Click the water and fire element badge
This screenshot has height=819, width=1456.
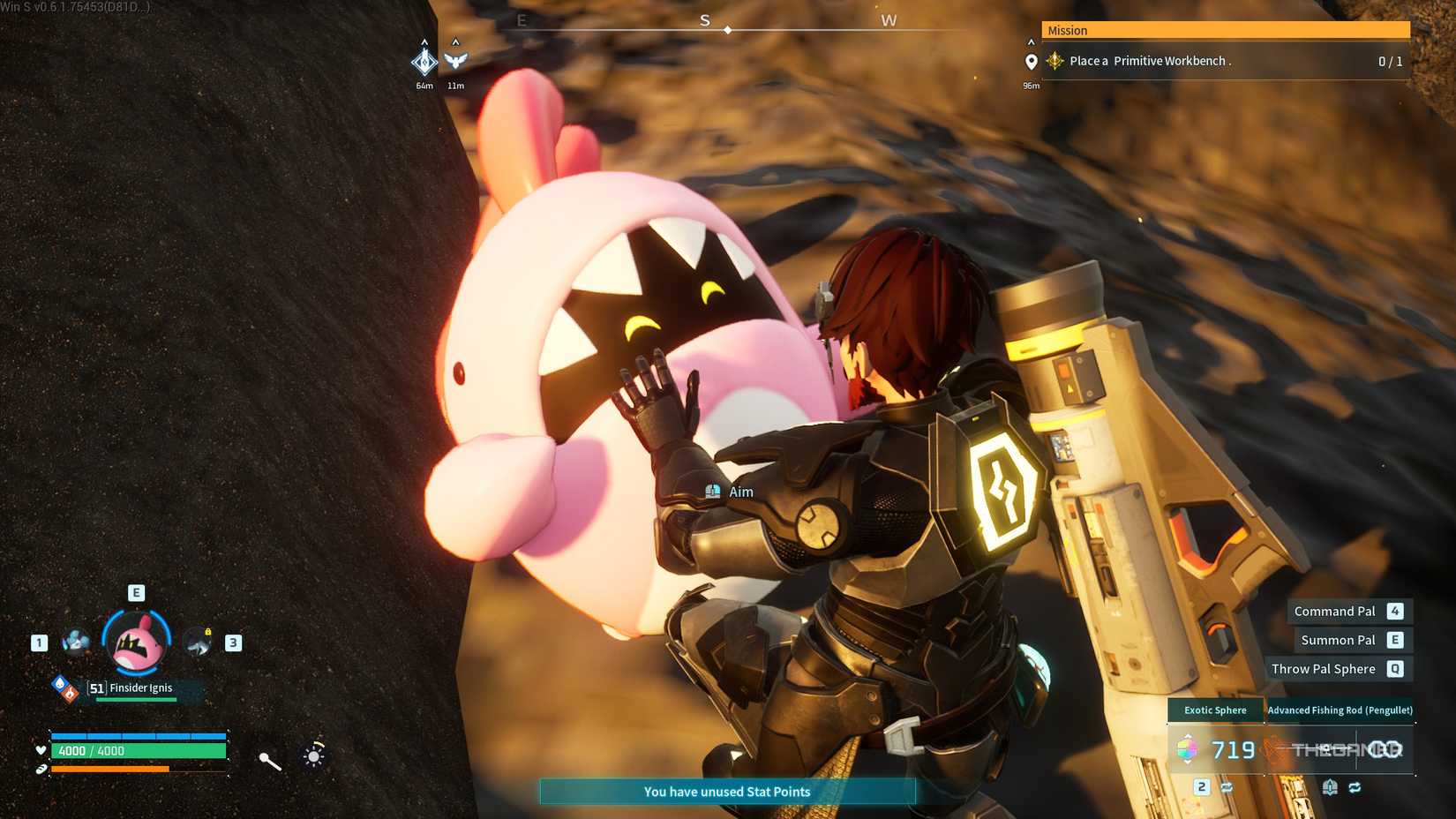pyautogui.click(x=65, y=688)
